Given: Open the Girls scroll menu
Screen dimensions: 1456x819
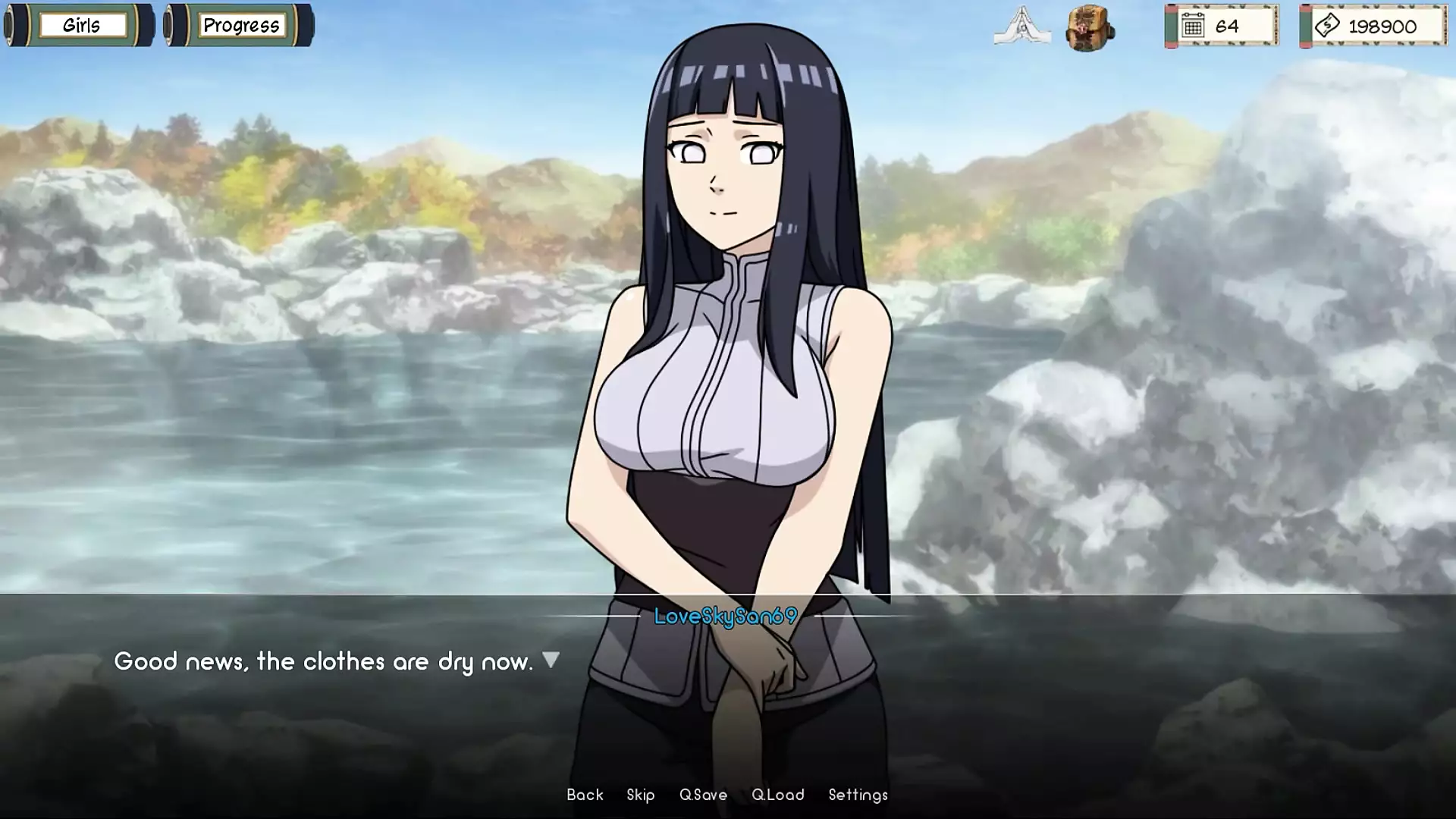Looking at the screenshot, I should pyautogui.click(x=80, y=26).
